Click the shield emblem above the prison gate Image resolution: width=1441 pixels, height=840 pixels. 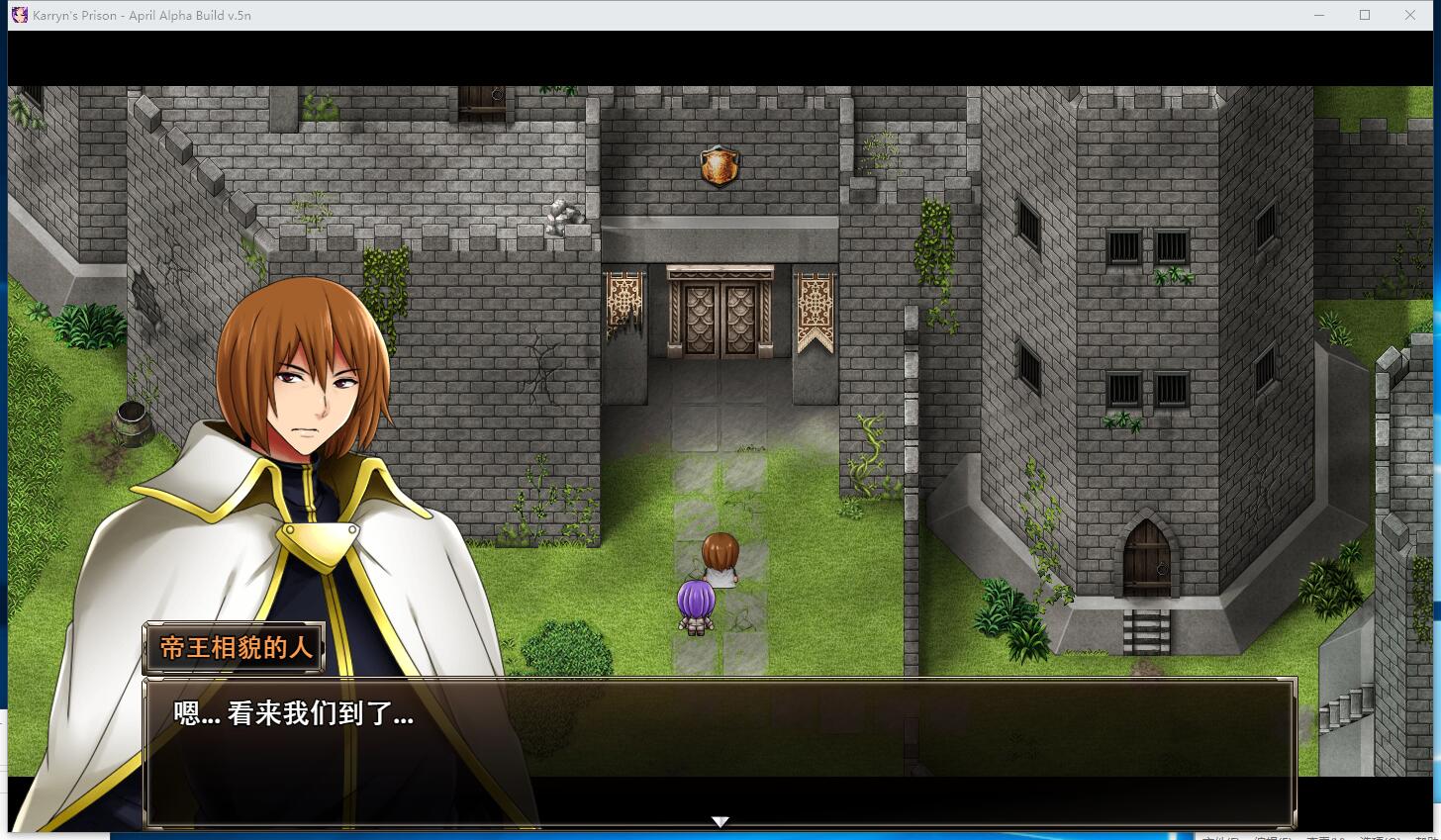tap(719, 166)
